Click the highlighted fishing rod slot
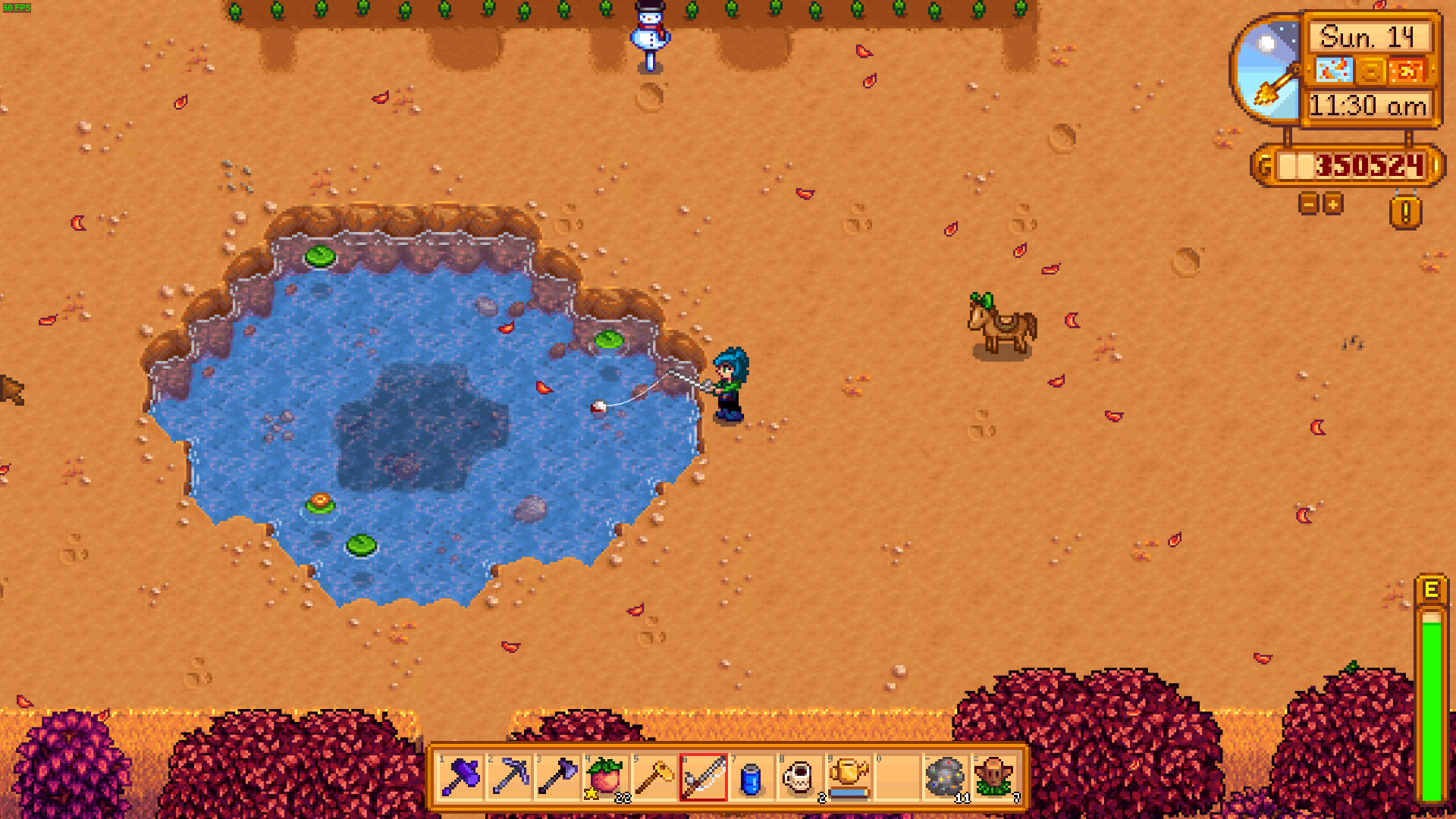 pyautogui.click(x=704, y=777)
